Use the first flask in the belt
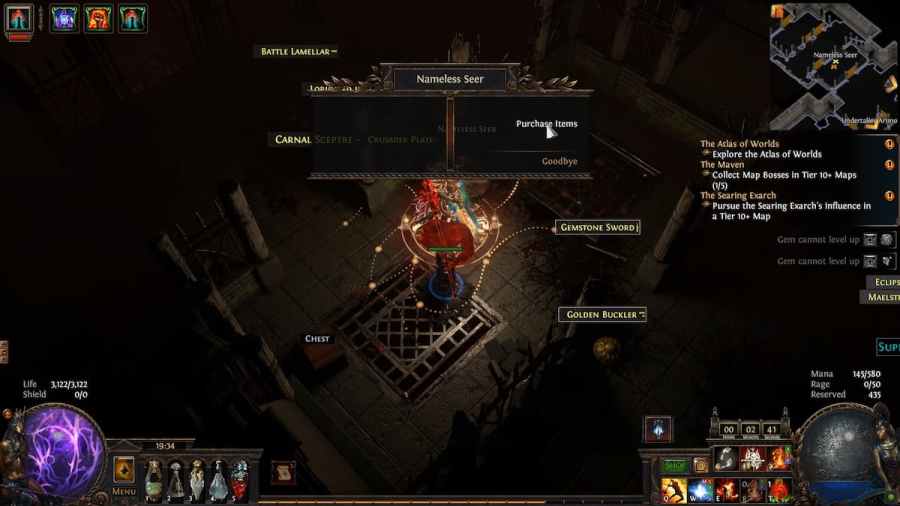This screenshot has width=900, height=506. 153,480
